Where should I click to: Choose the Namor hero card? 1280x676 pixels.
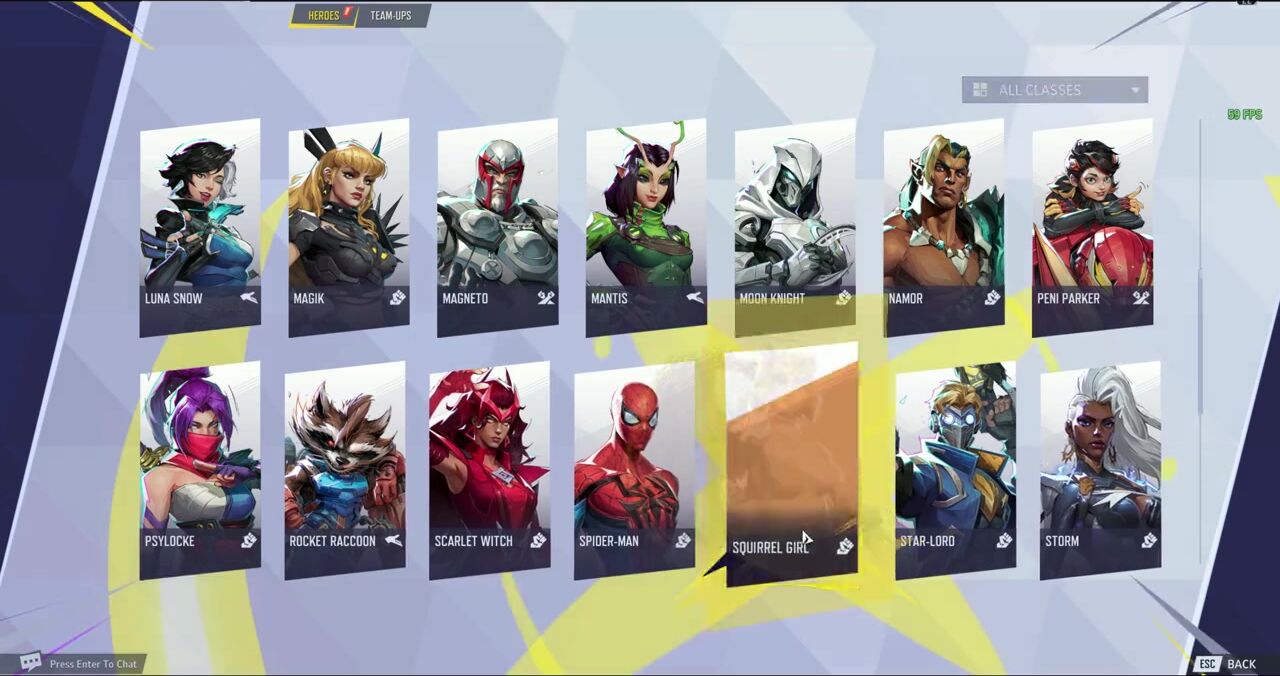point(944,225)
